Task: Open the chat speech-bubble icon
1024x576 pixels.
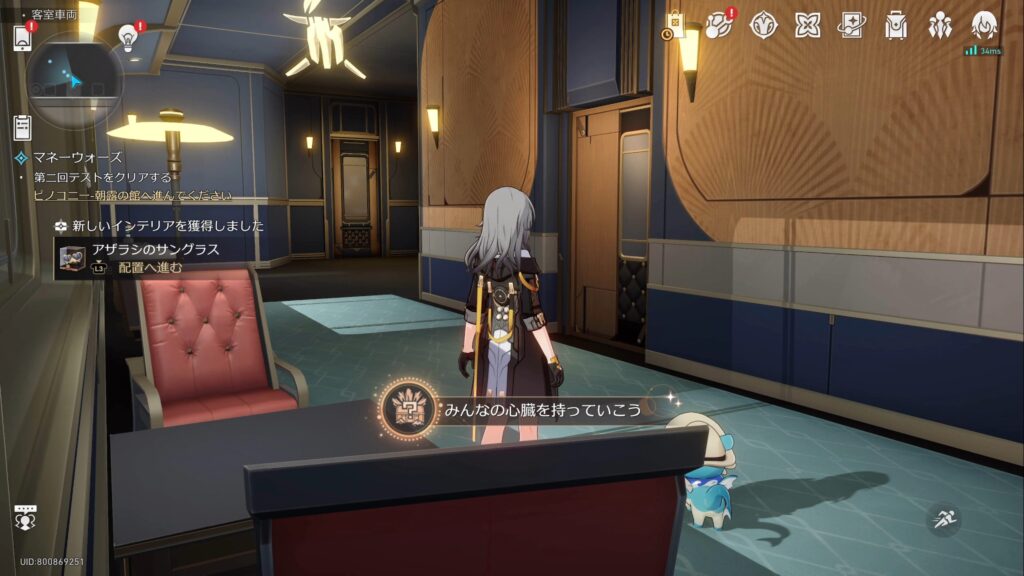Action: pos(26,515)
